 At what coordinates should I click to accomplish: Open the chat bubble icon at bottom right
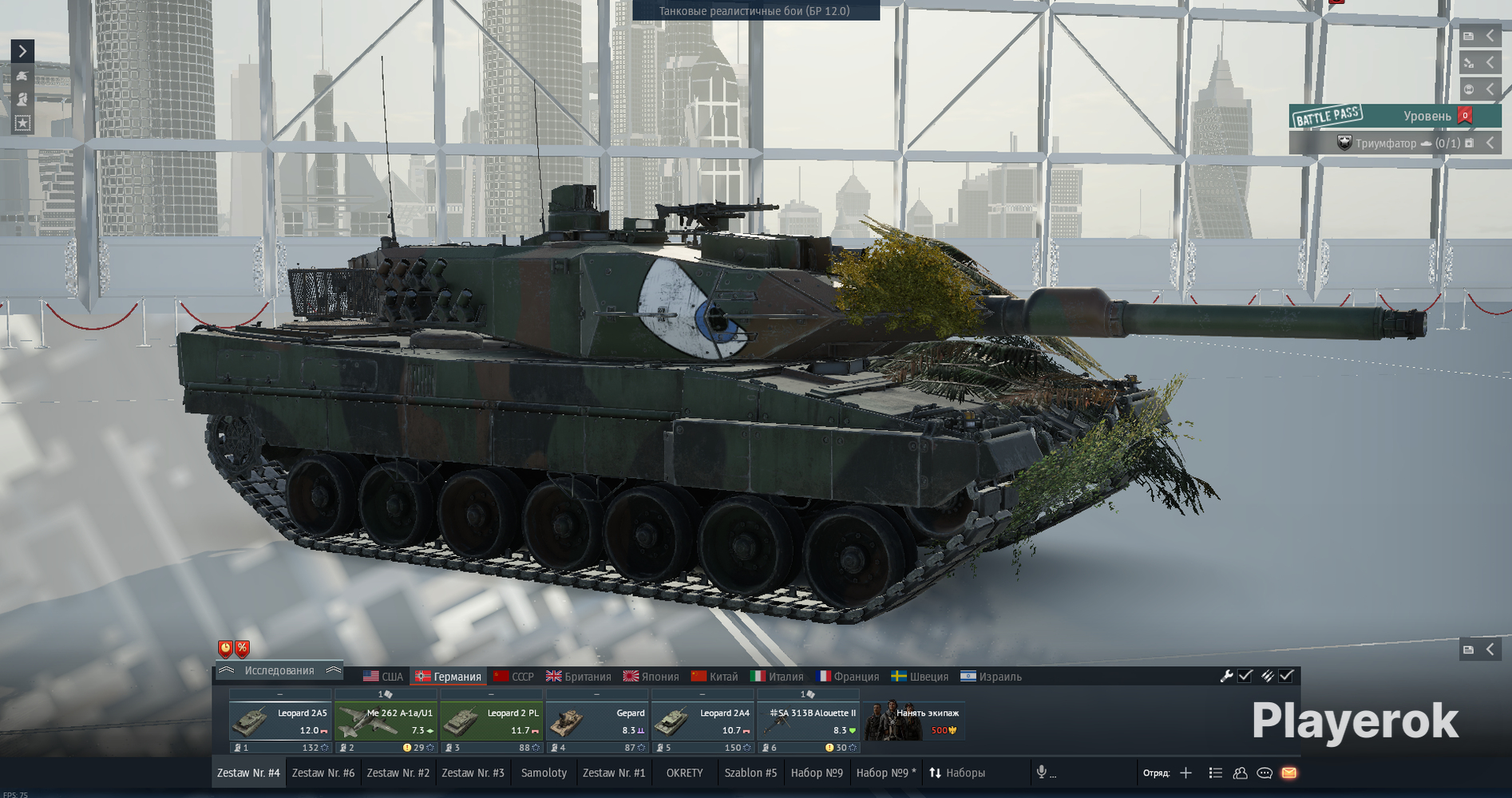click(x=1265, y=772)
